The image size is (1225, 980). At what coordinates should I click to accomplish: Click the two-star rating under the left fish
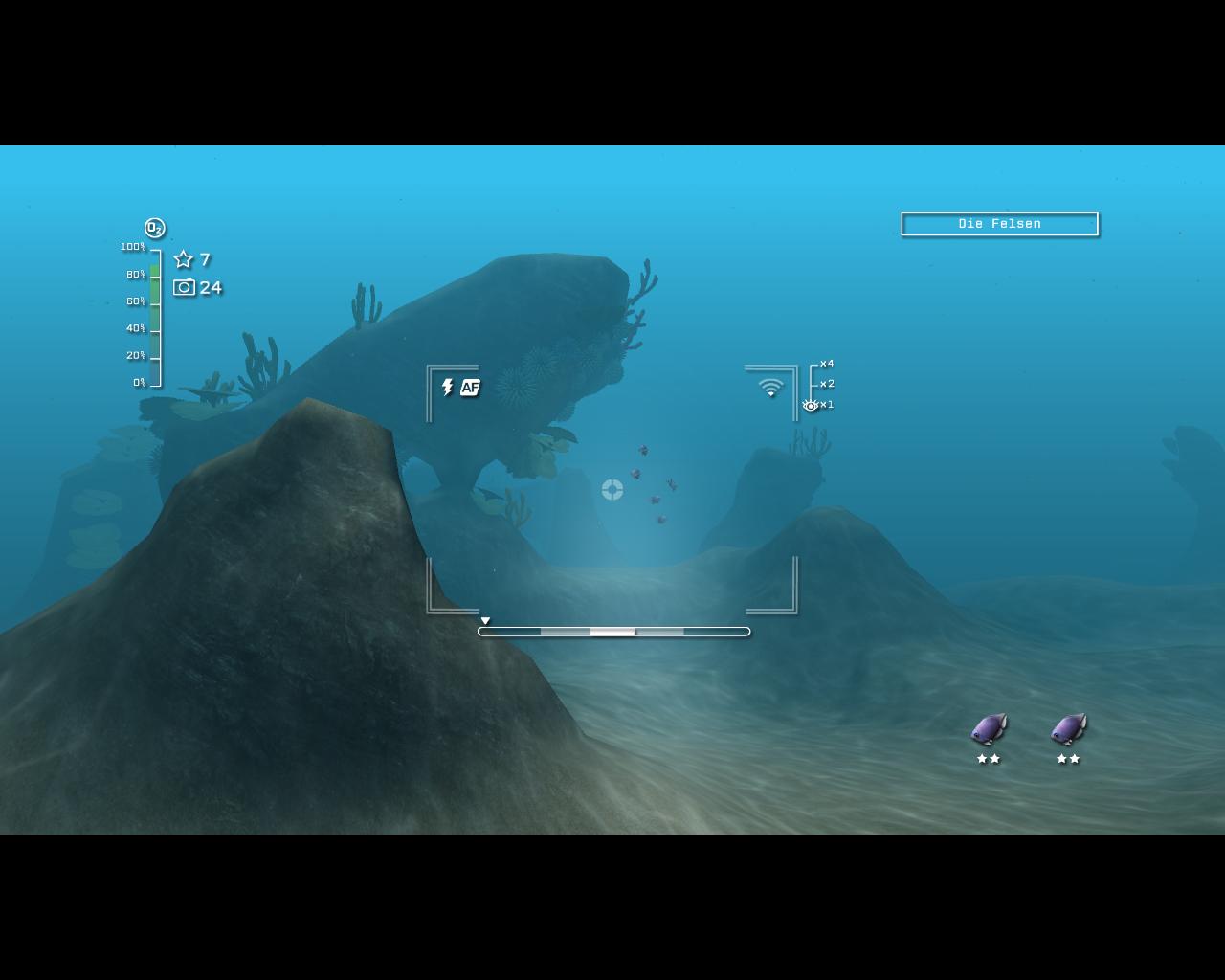(x=989, y=759)
